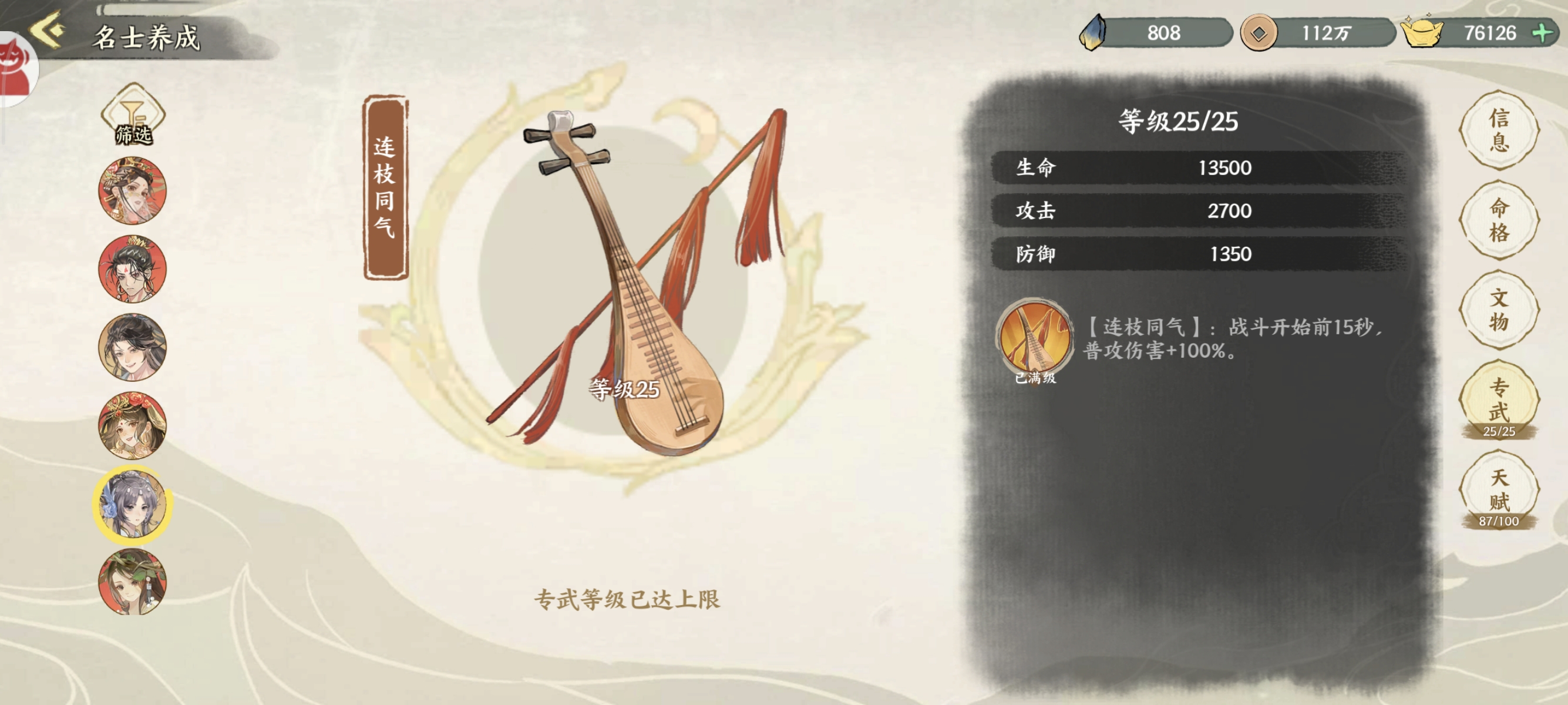Viewport: 1568px width, 705px height.
Task: Select the purple-haired character with blue flower
Action: pos(133,504)
